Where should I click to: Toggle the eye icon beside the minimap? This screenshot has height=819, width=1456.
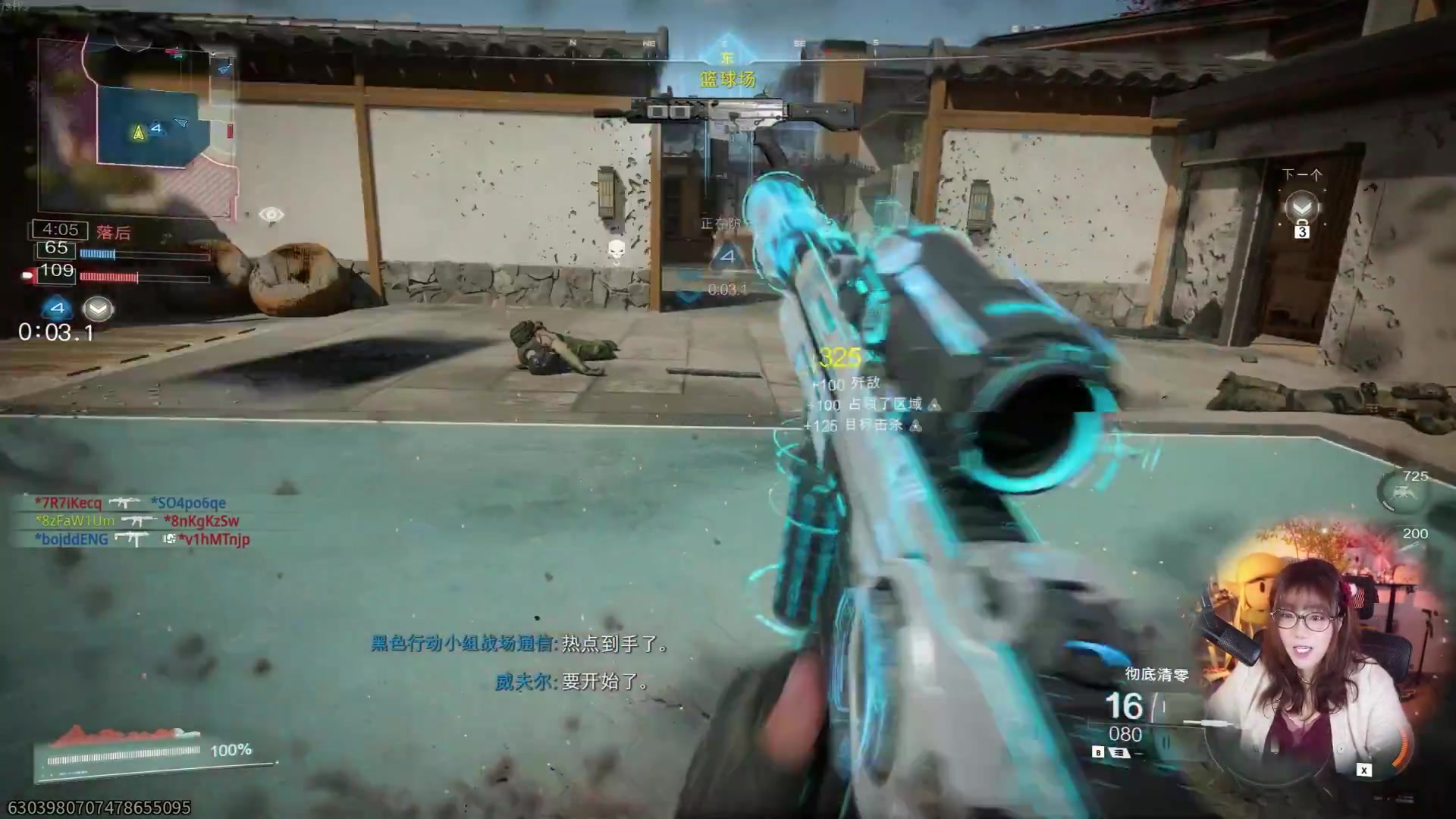click(x=271, y=215)
